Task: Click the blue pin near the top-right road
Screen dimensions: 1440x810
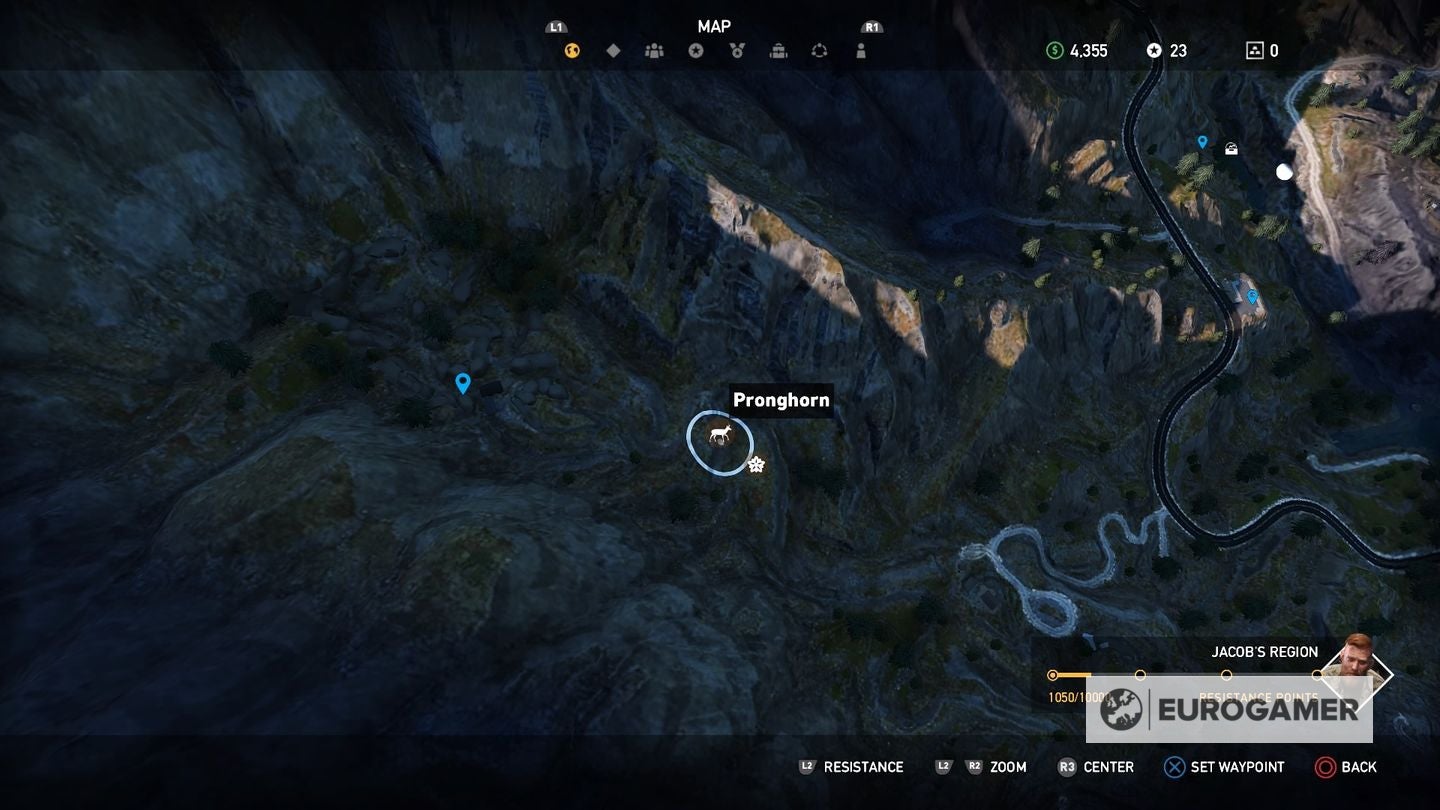Action: click(x=1203, y=141)
